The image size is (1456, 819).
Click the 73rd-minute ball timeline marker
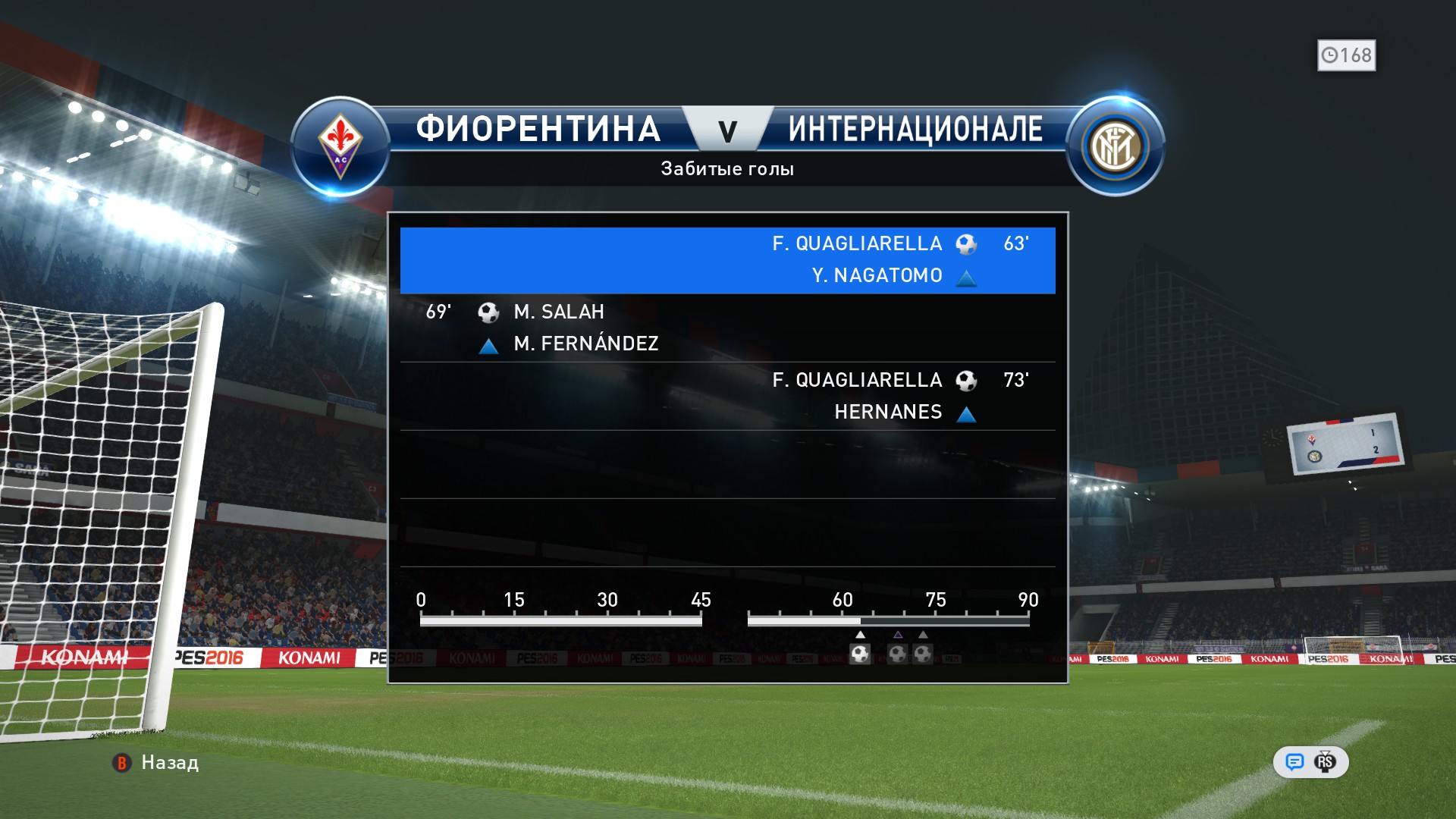pyautogui.click(x=923, y=653)
